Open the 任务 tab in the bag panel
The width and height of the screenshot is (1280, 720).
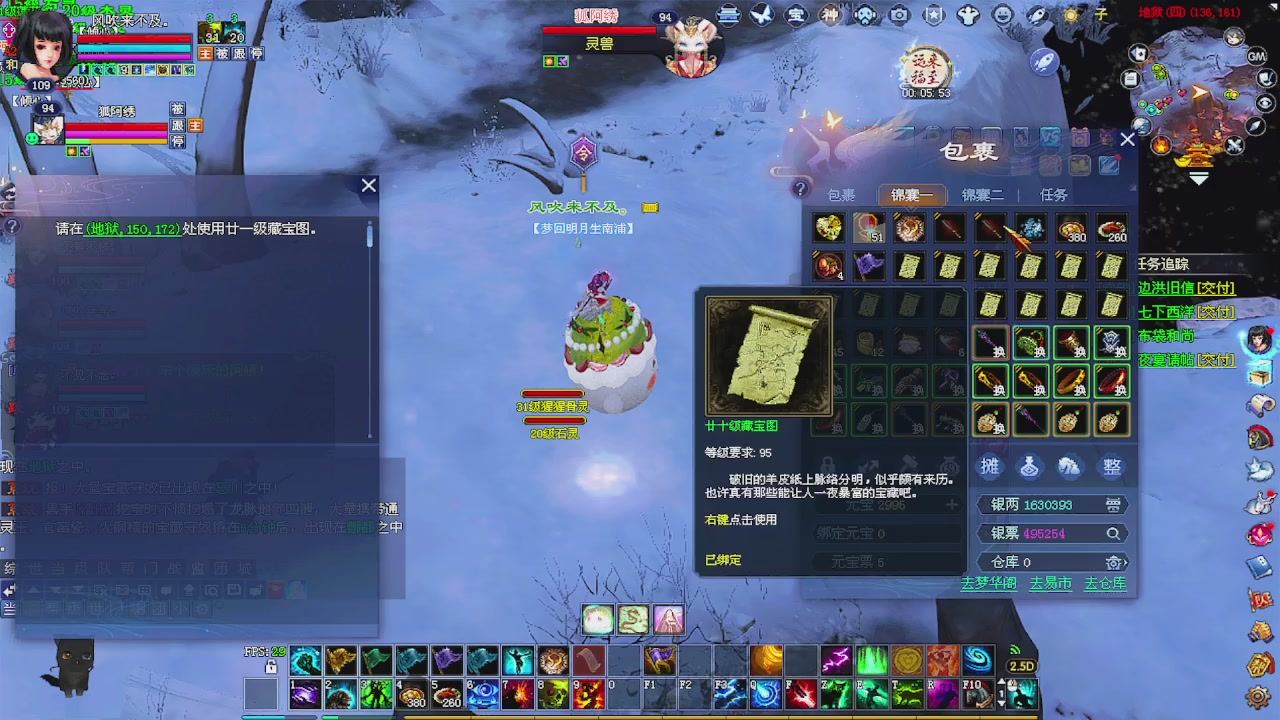click(1052, 195)
